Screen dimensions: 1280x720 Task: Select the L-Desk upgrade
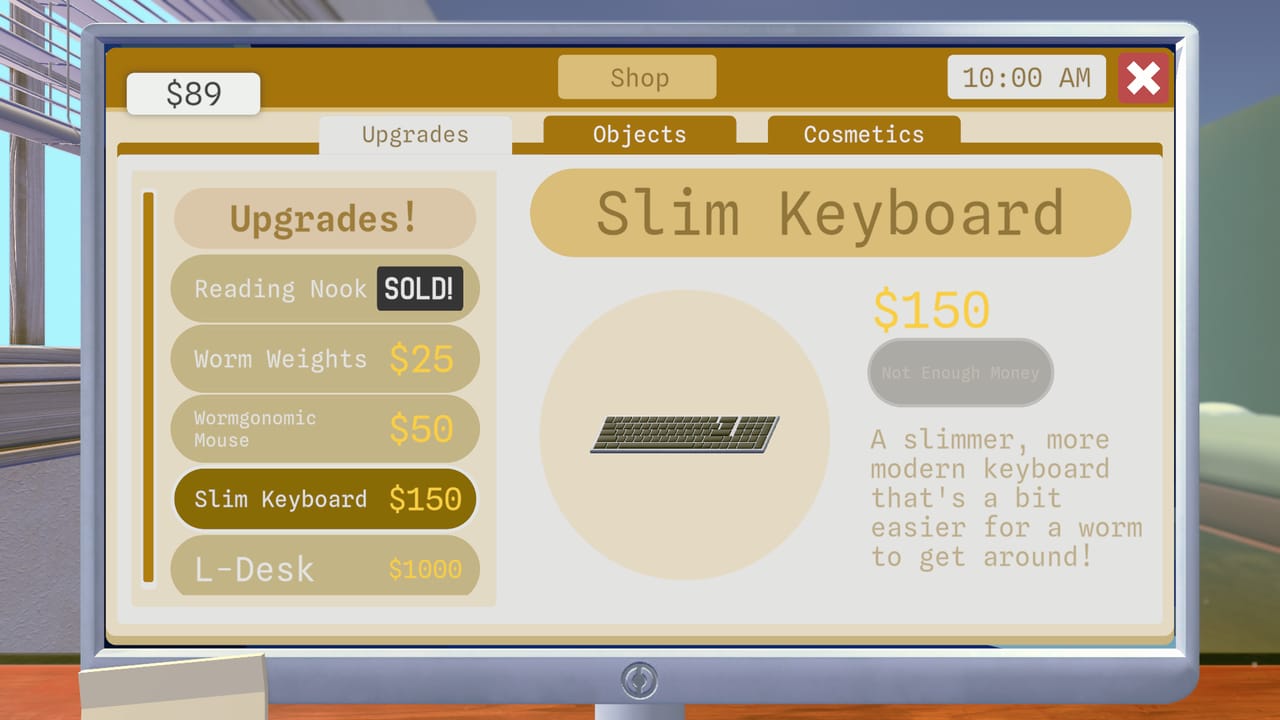point(324,568)
